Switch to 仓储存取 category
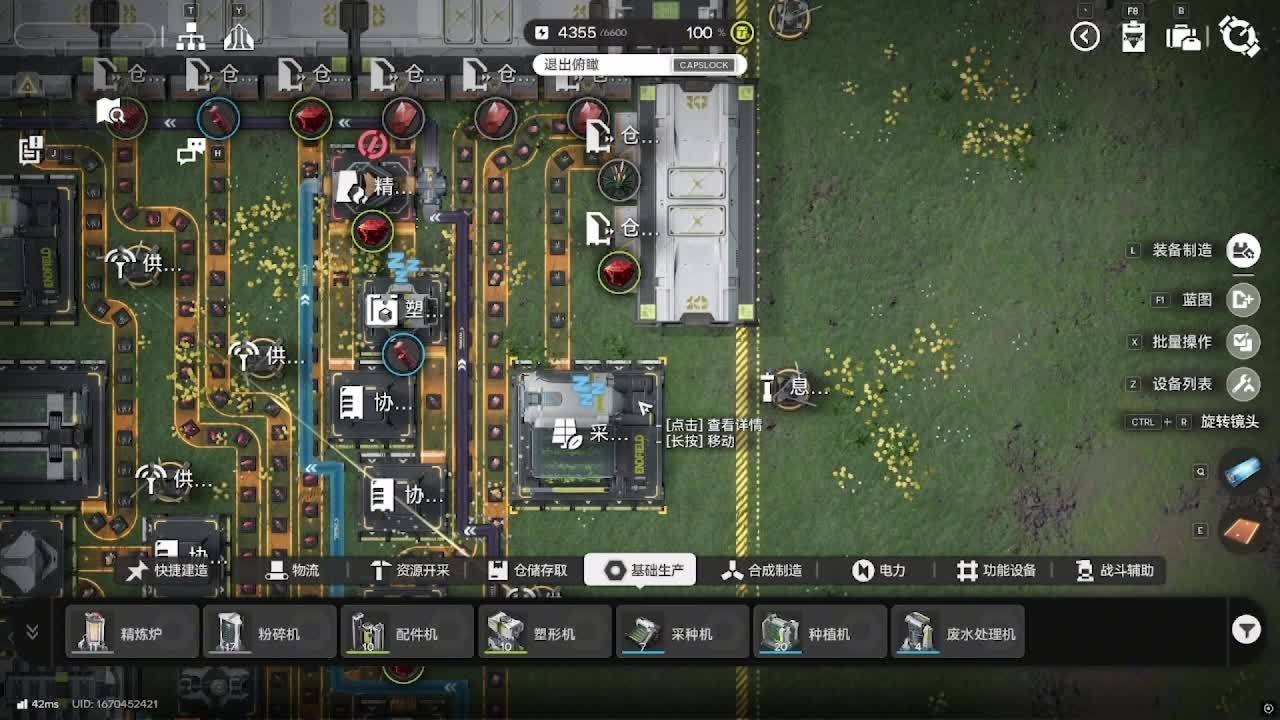This screenshot has height=720, width=1280. point(528,570)
